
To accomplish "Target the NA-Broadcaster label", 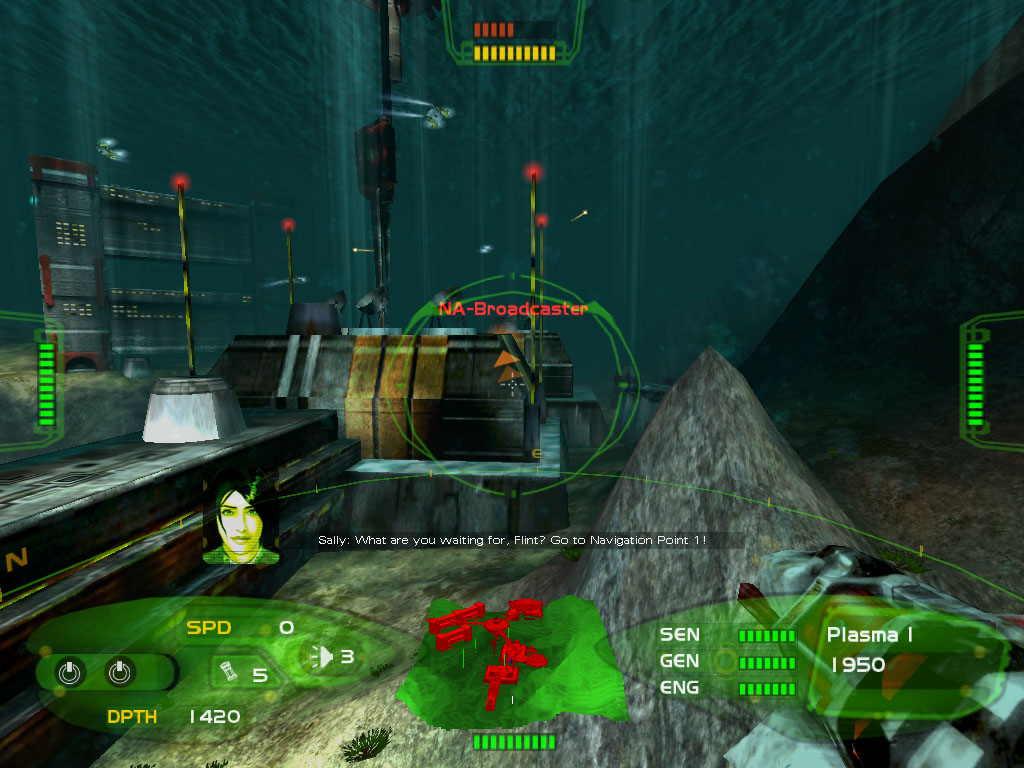I will tap(512, 309).
